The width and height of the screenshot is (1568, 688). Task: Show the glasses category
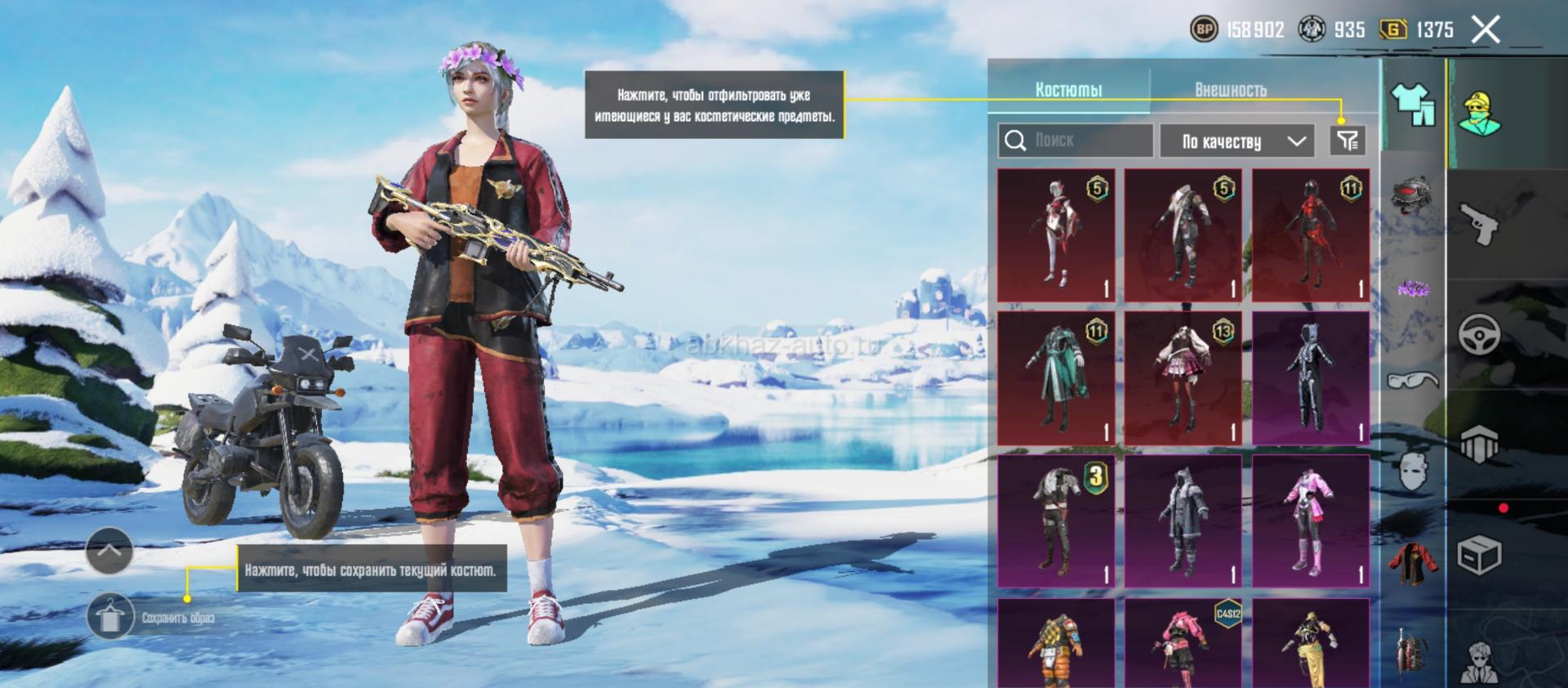1414,380
